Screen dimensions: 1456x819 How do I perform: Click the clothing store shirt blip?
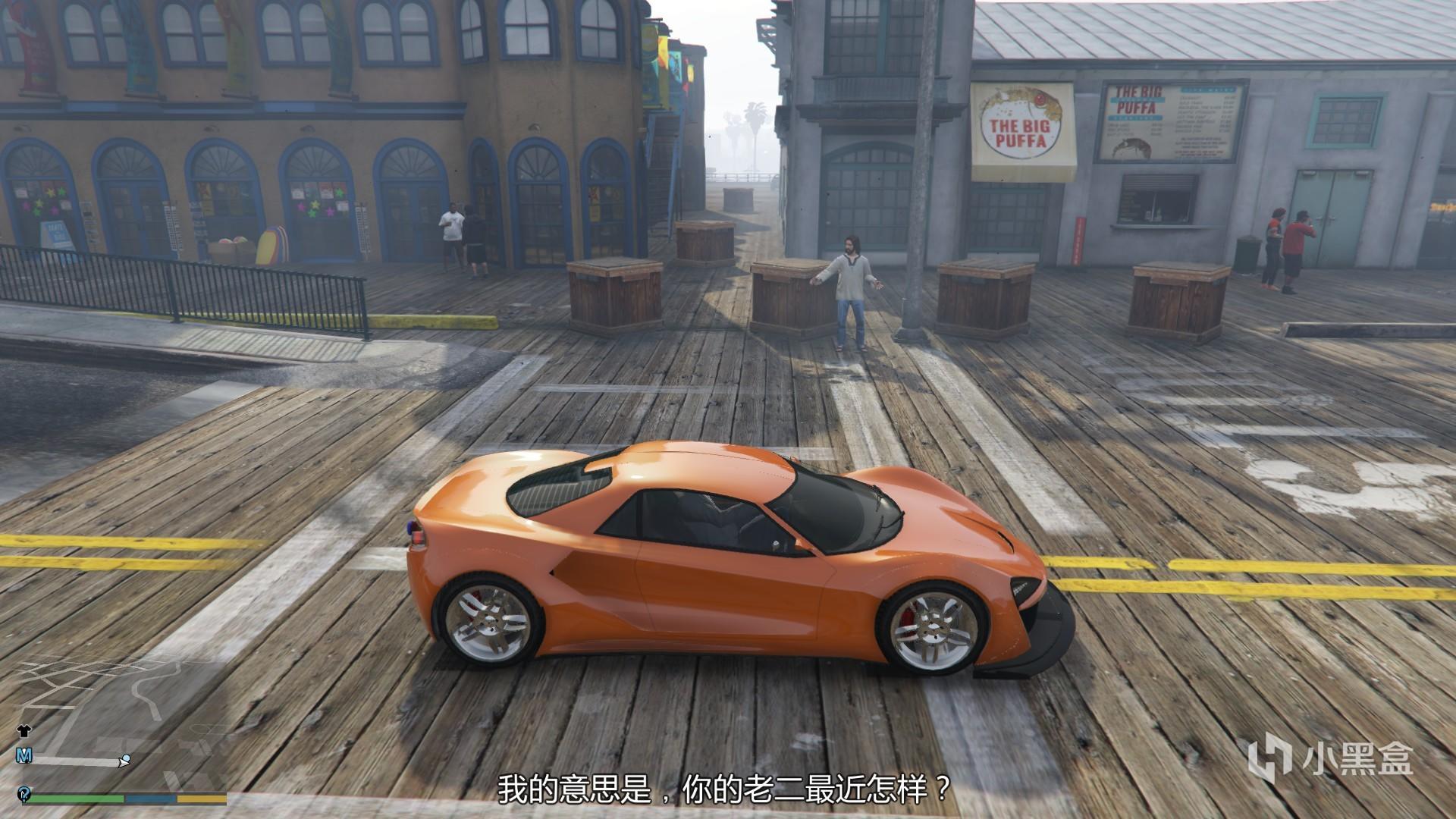point(24,731)
